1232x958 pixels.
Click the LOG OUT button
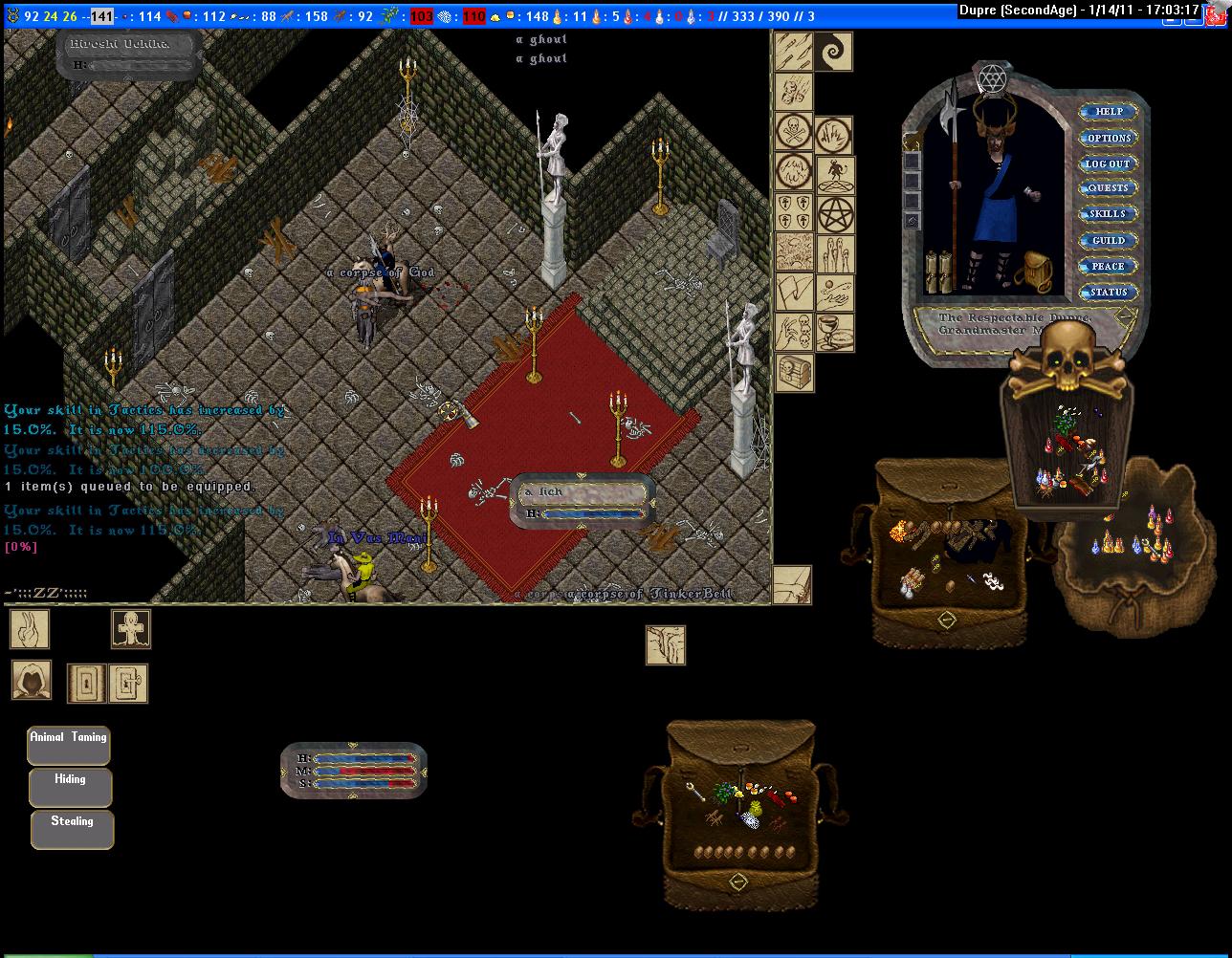click(x=1107, y=163)
